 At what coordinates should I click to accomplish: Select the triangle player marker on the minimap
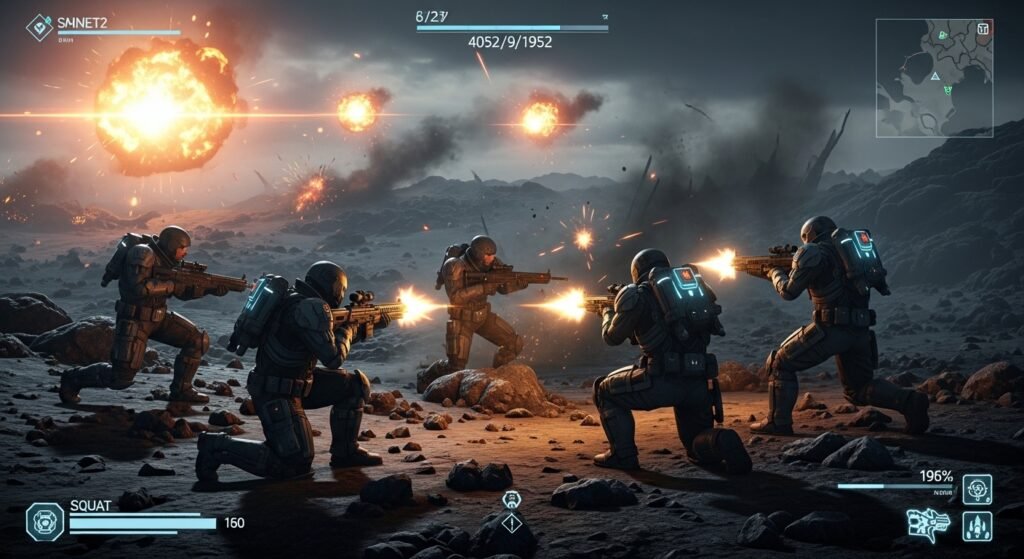[934, 76]
